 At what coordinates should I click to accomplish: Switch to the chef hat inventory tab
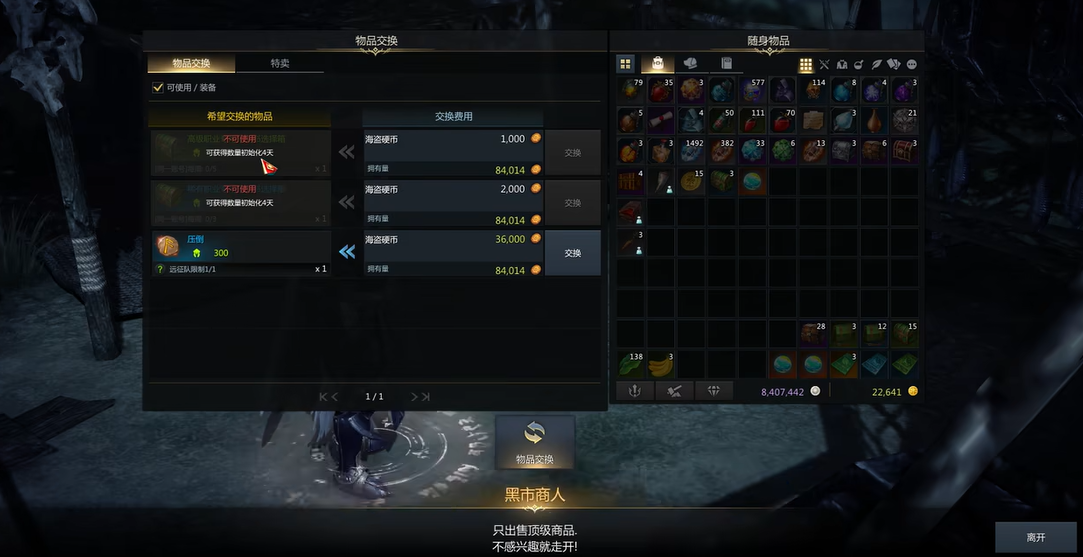tap(692, 64)
